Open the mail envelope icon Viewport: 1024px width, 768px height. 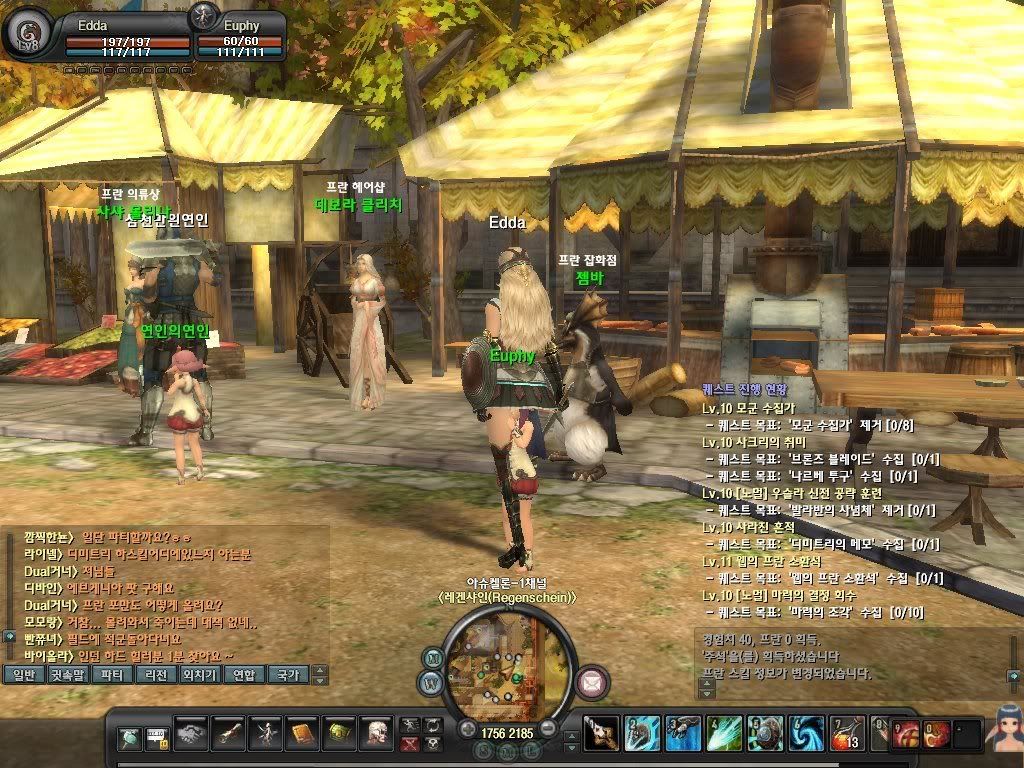pyautogui.click(x=593, y=682)
